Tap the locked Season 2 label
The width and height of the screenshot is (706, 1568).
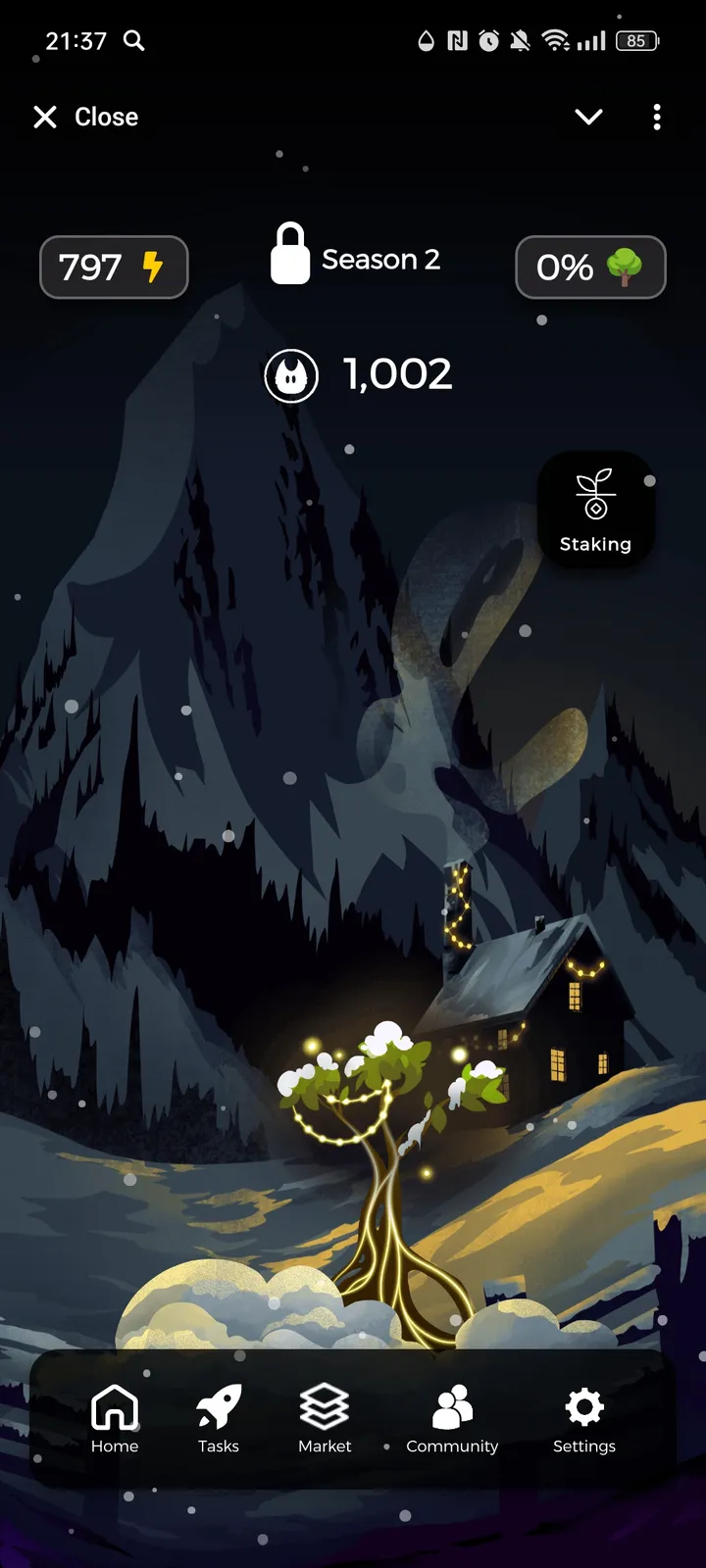click(x=355, y=255)
